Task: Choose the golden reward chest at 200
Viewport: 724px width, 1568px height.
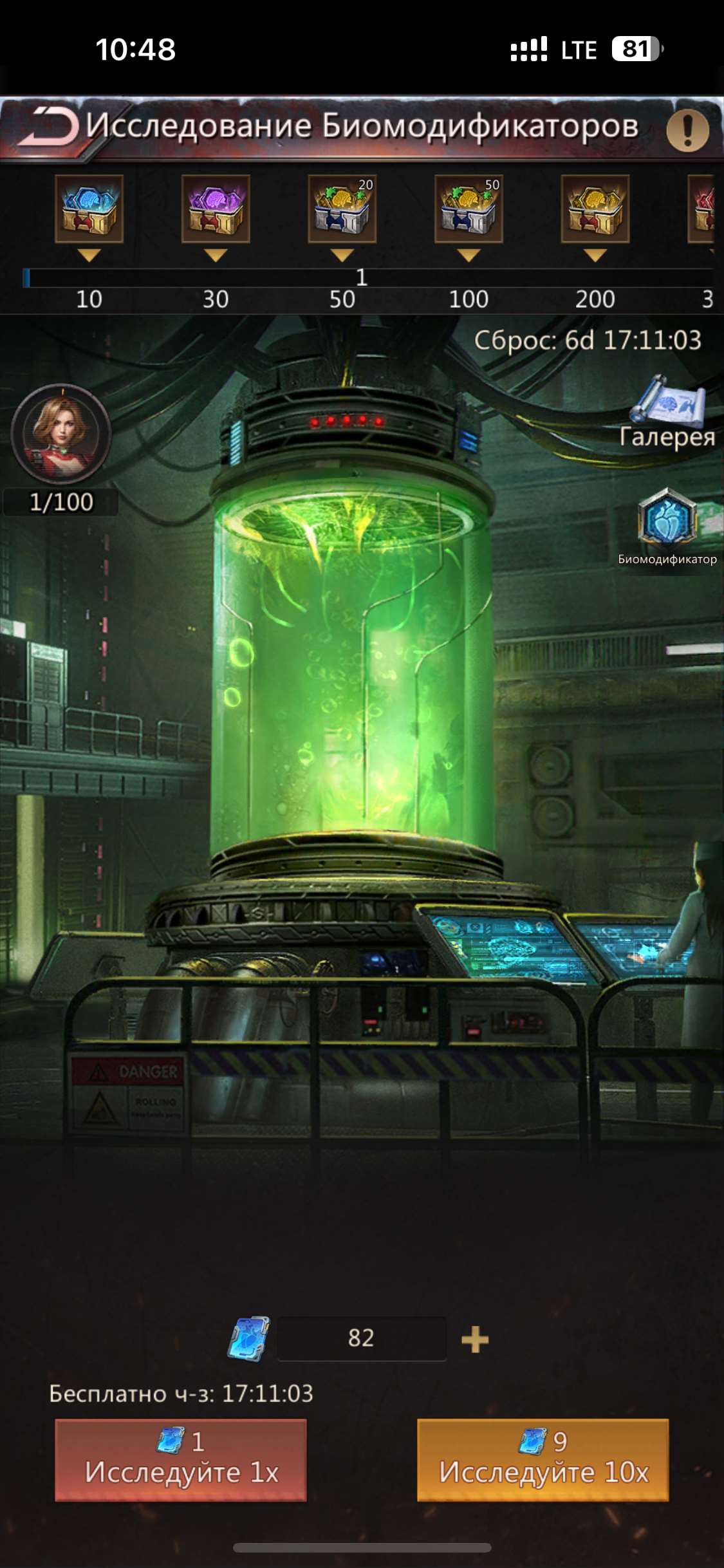Action: tap(595, 209)
